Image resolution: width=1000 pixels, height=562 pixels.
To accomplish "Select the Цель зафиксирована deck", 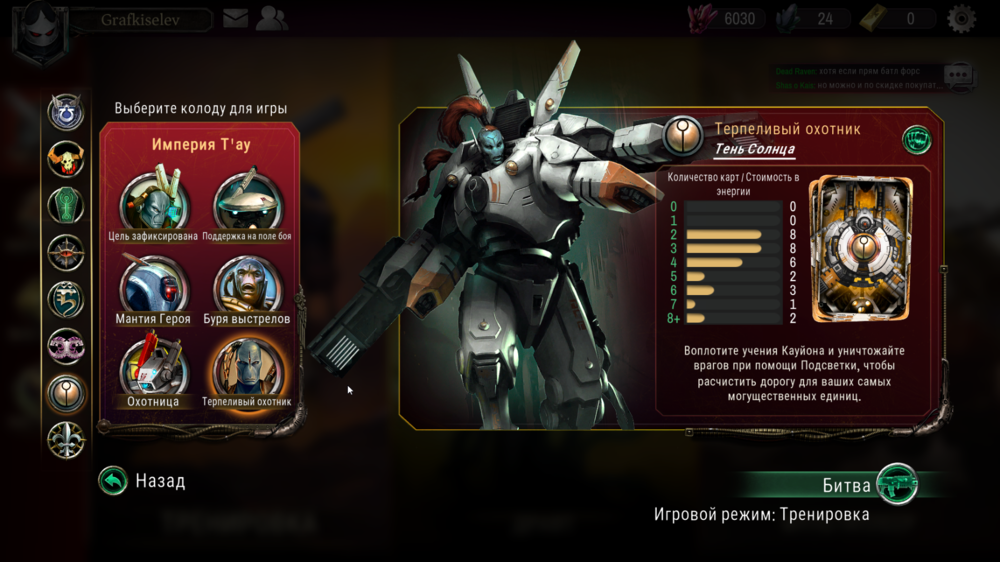I will coord(153,202).
